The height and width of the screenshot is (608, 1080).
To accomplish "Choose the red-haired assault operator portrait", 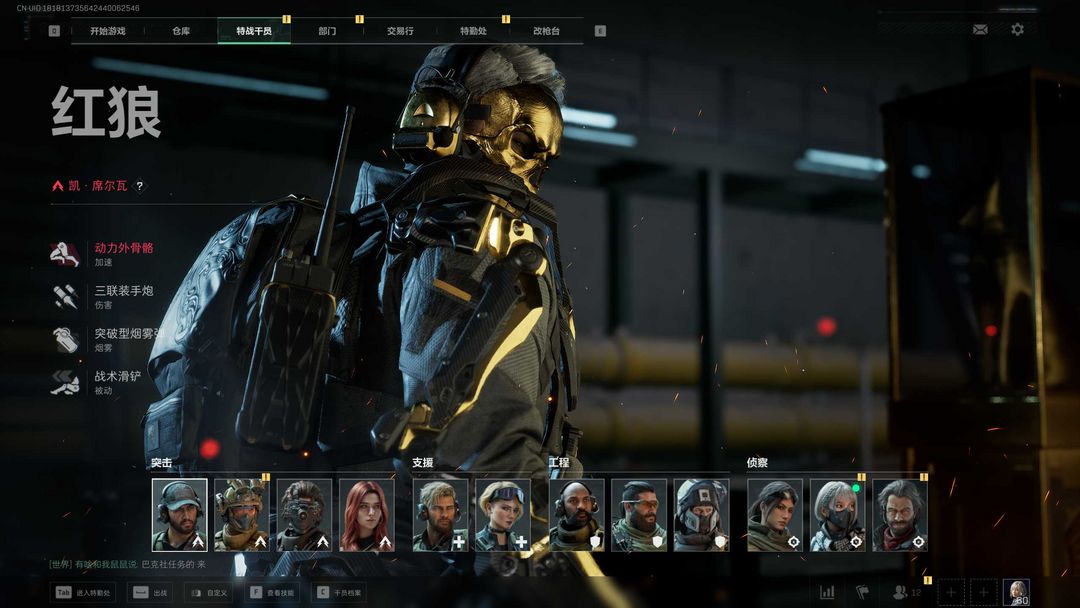I will click(x=366, y=515).
